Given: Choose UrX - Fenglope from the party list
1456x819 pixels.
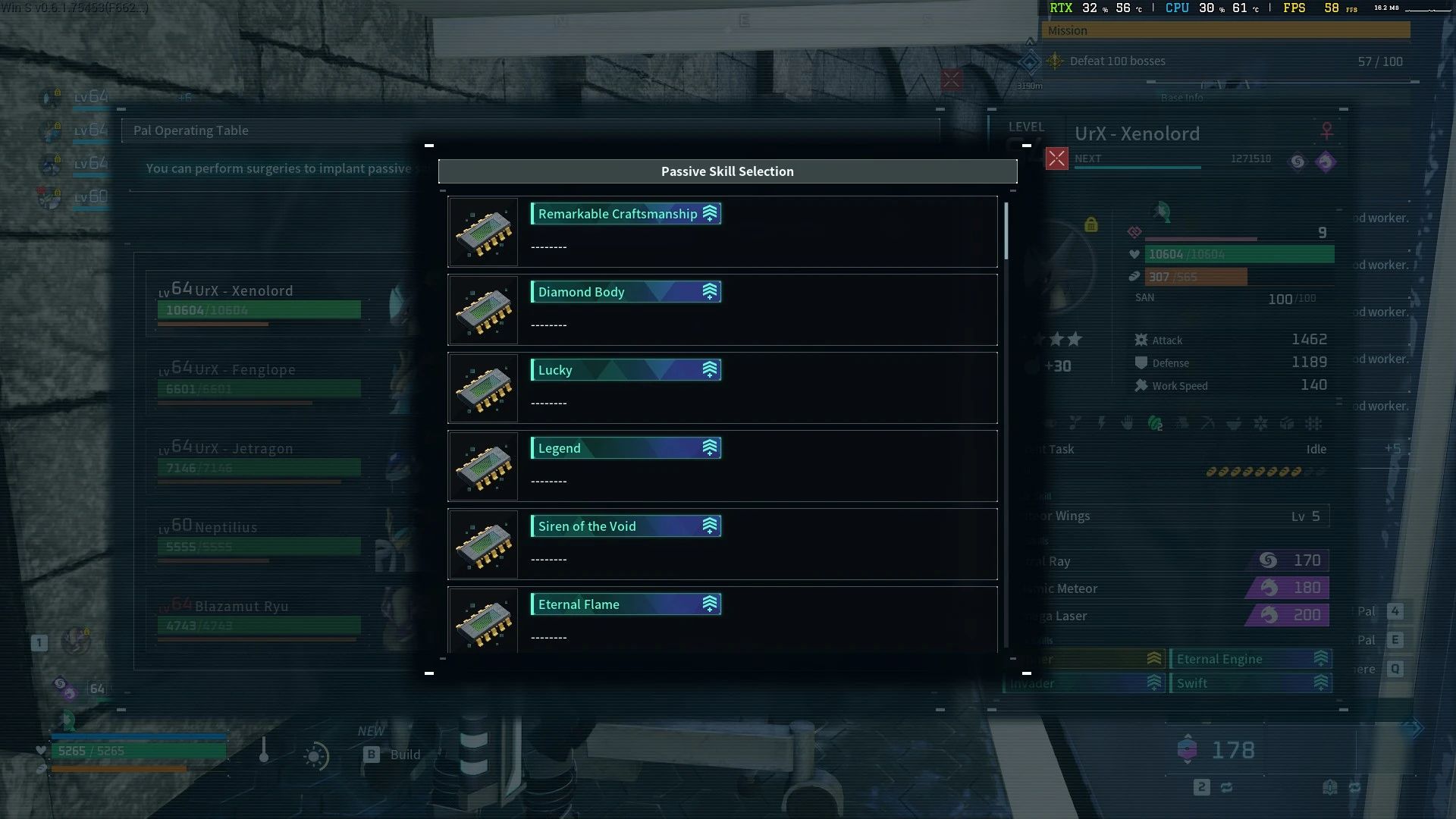Looking at the screenshot, I should (x=258, y=380).
